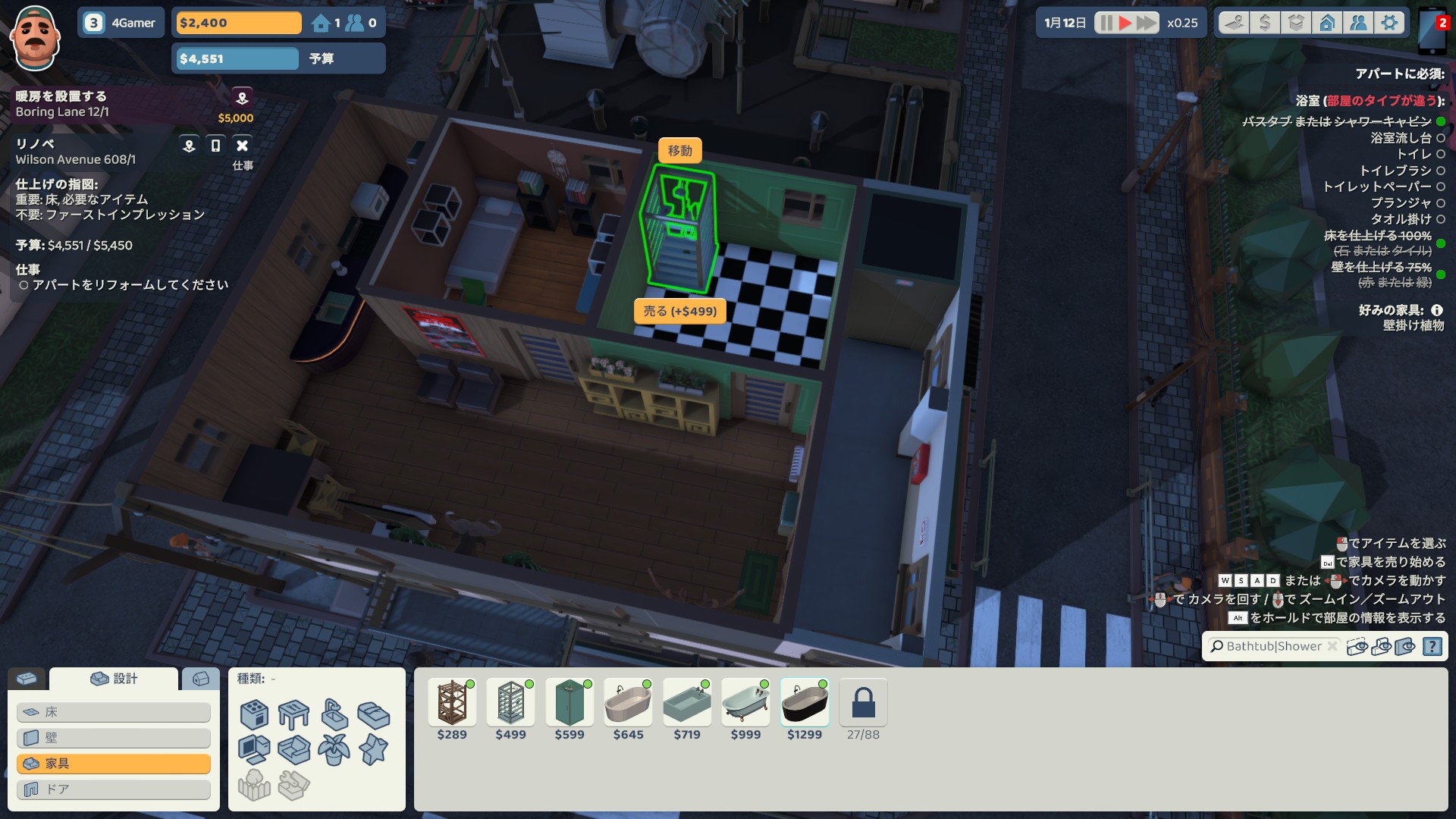Cancel the リノベ job with X icon

242,146
